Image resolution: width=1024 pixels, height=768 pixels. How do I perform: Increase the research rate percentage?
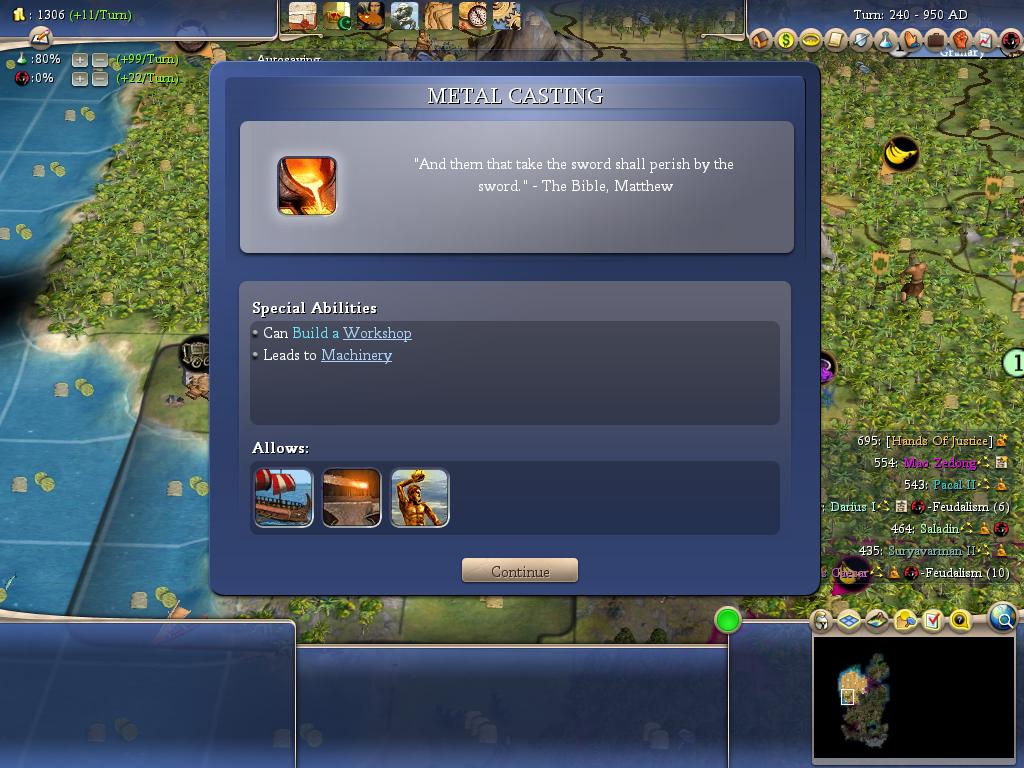click(x=80, y=59)
